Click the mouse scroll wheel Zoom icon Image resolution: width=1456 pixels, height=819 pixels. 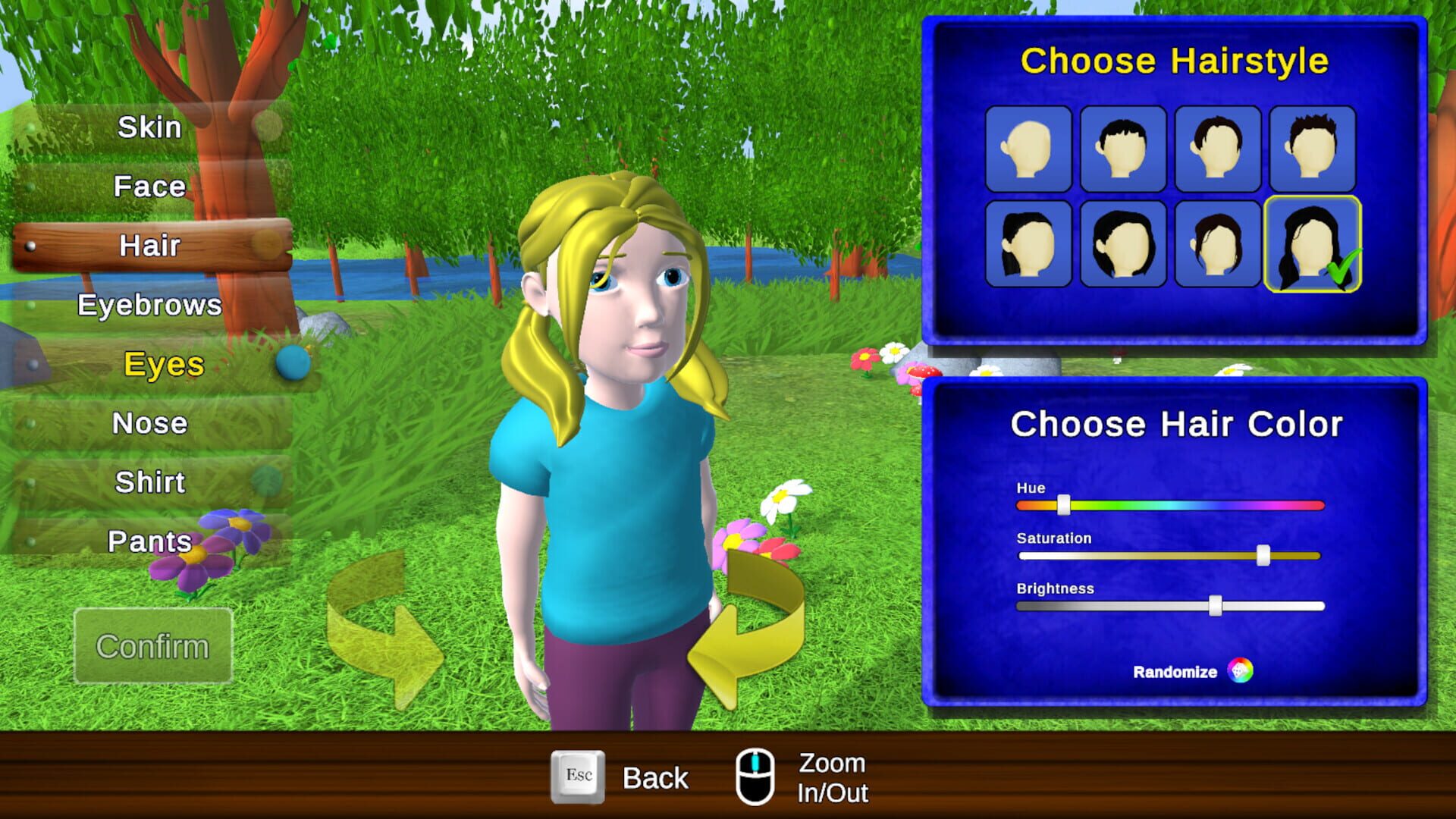coord(756,777)
